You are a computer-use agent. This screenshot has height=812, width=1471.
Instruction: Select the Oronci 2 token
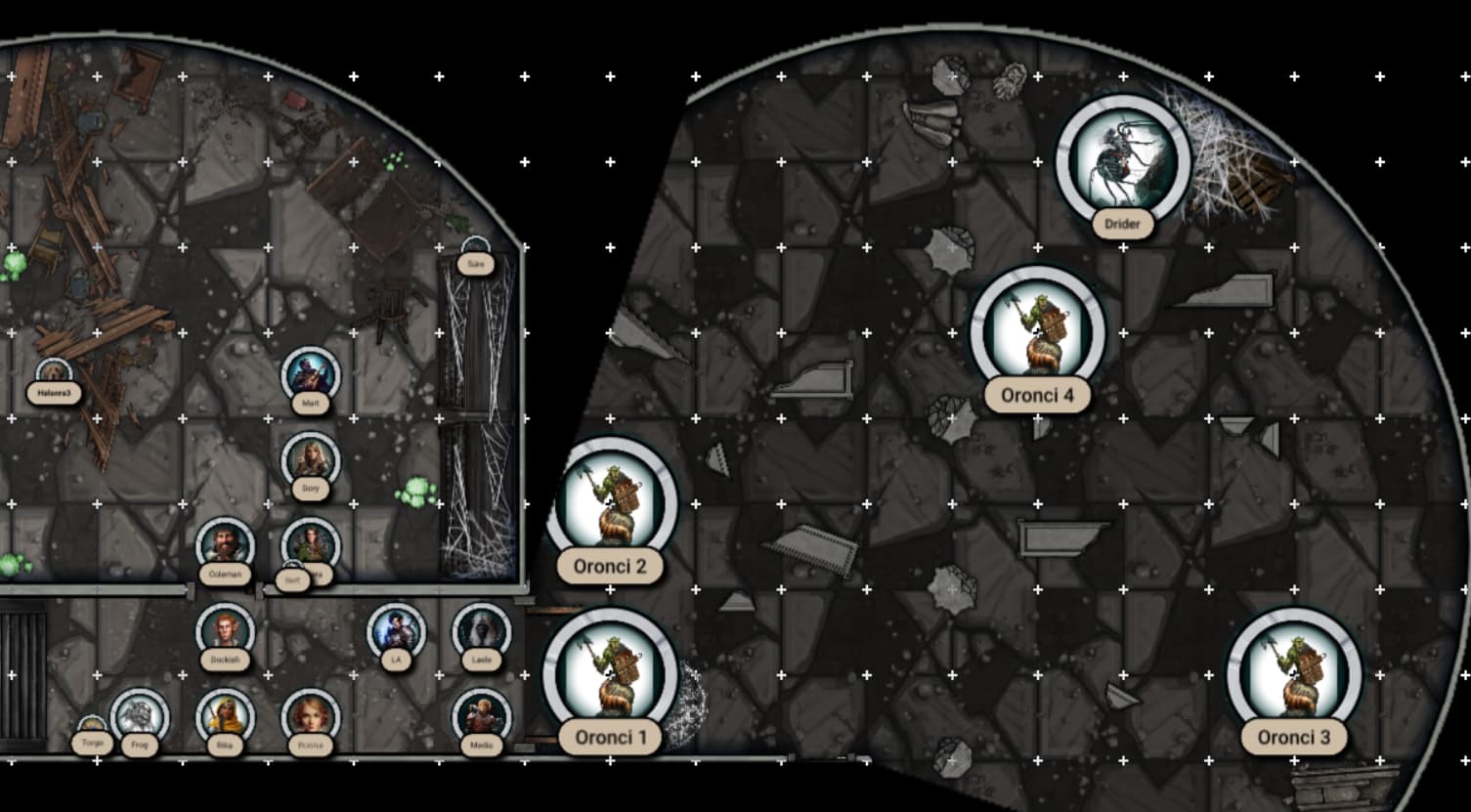610,503
